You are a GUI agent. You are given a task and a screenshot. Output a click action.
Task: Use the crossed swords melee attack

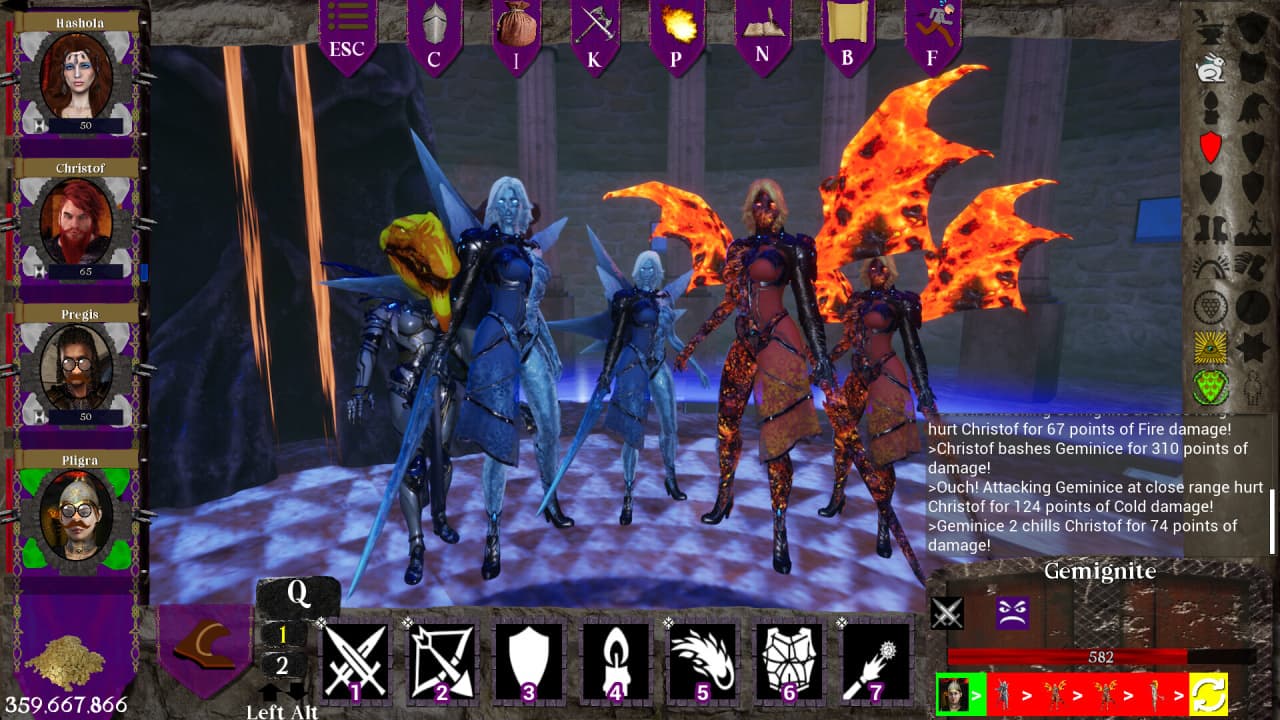point(355,661)
